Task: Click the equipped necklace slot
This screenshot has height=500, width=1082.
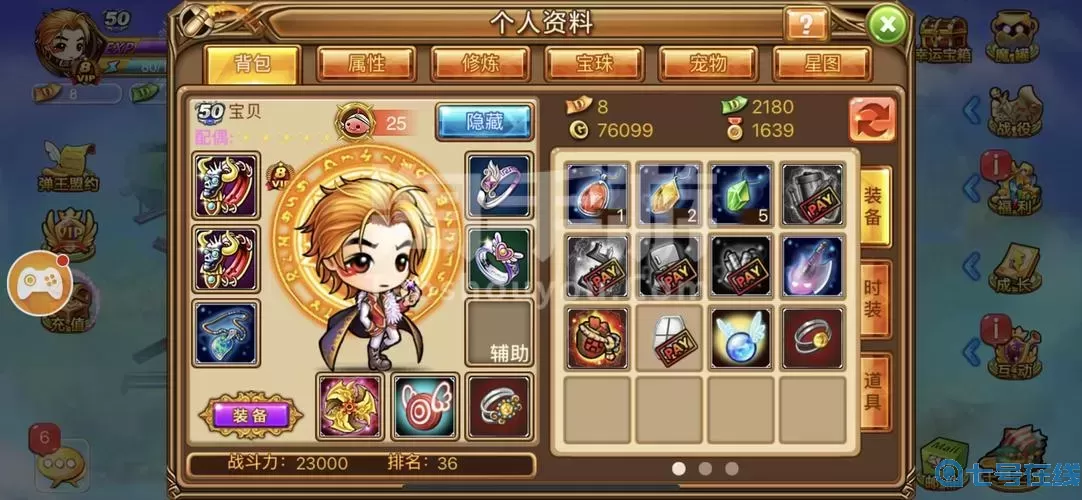Action: [x=225, y=333]
